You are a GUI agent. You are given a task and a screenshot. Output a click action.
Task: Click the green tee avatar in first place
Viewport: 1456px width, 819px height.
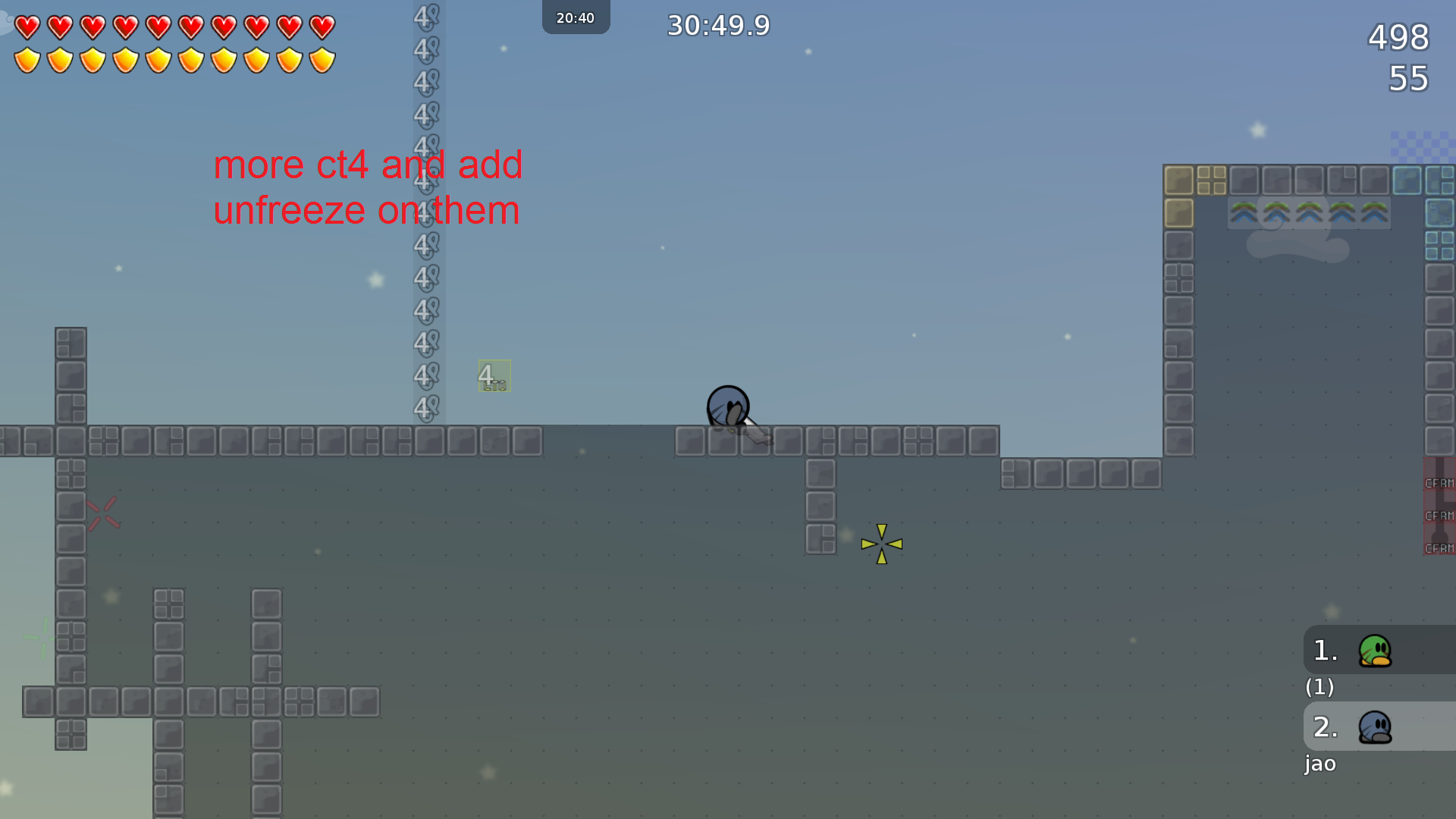click(1374, 650)
